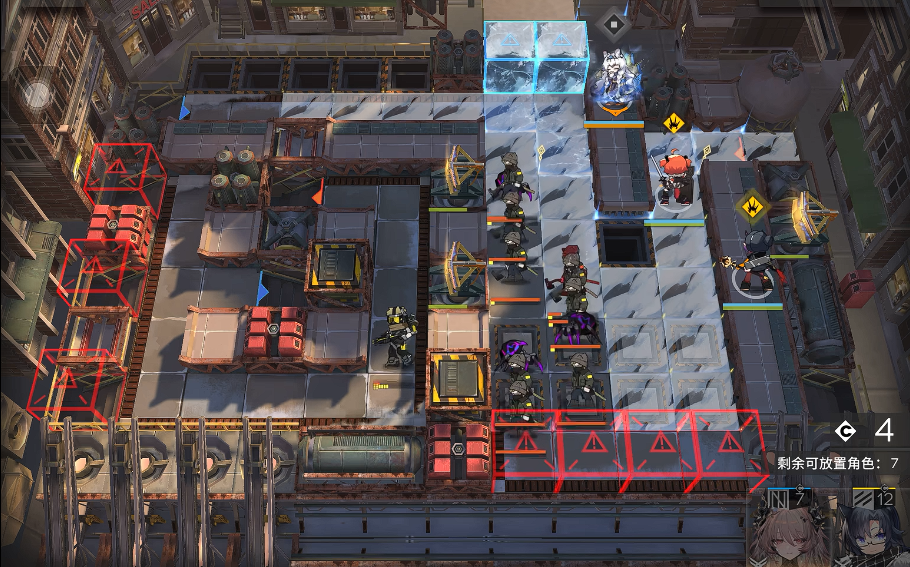Activate the ready skill icon above the red-haired operator
This screenshot has width=910, height=567.
[672, 123]
